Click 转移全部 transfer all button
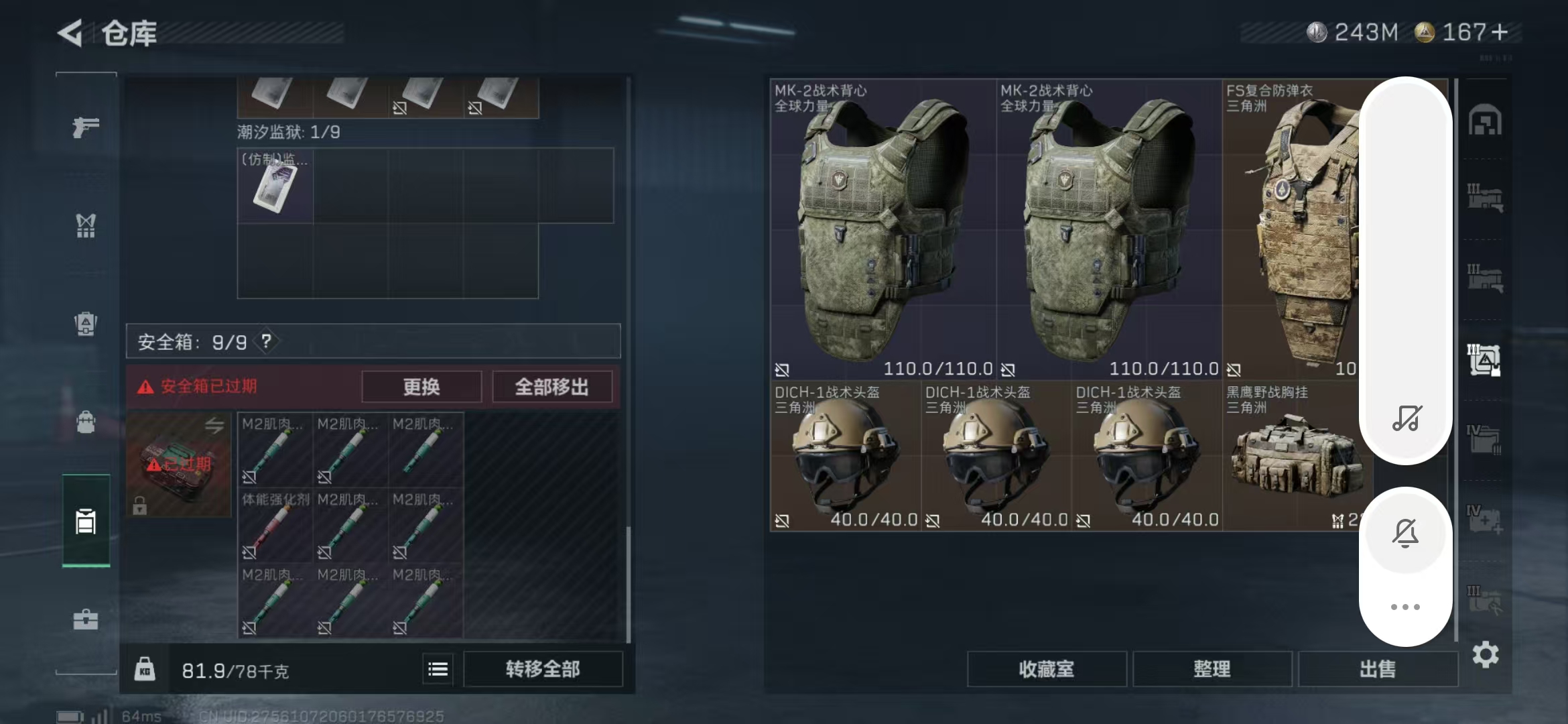The height and width of the screenshot is (724, 1568). (542, 669)
